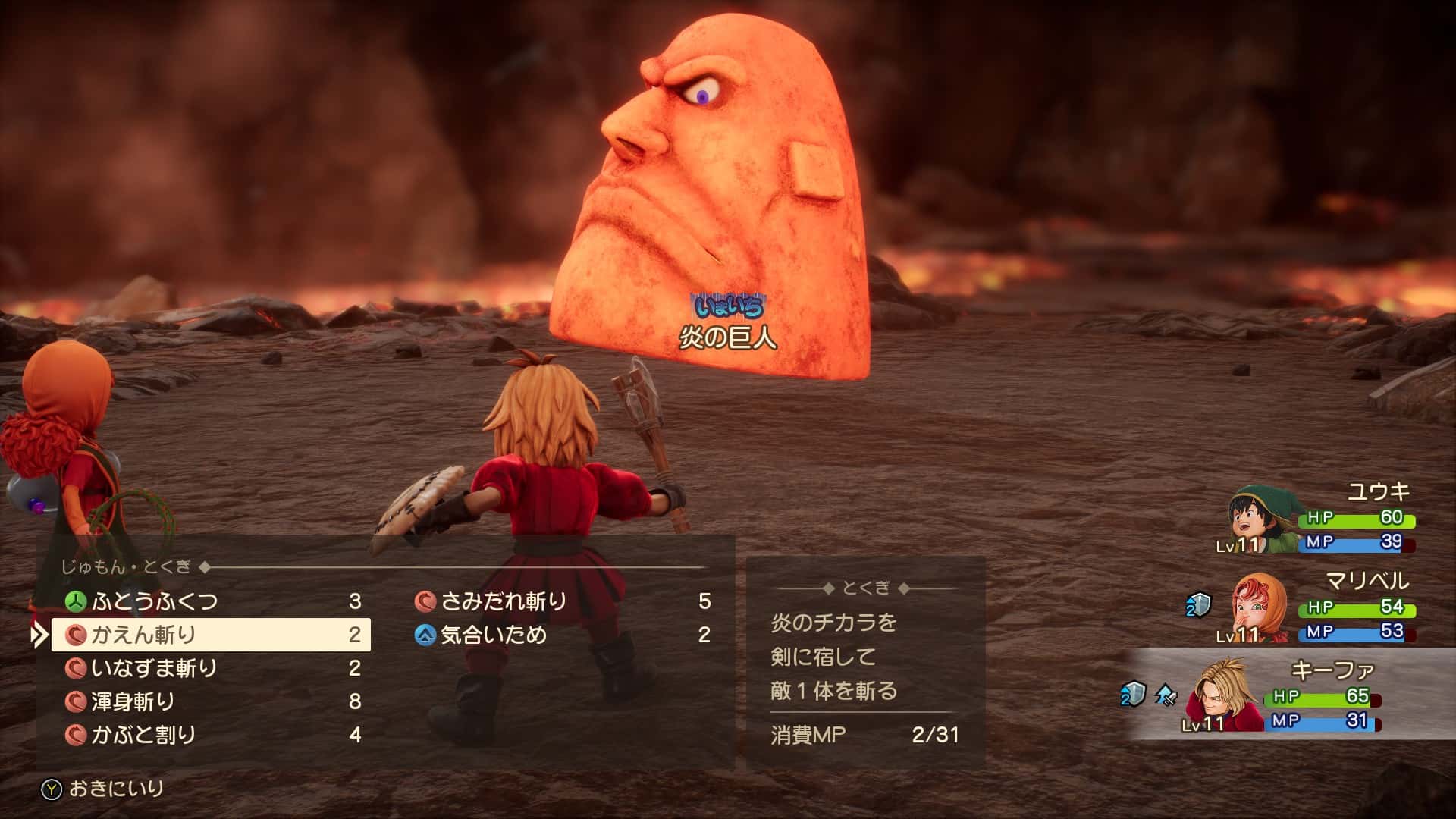Choose かえん斬り from the skill list
Screen dimensions: 1456x819
[211, 635]
